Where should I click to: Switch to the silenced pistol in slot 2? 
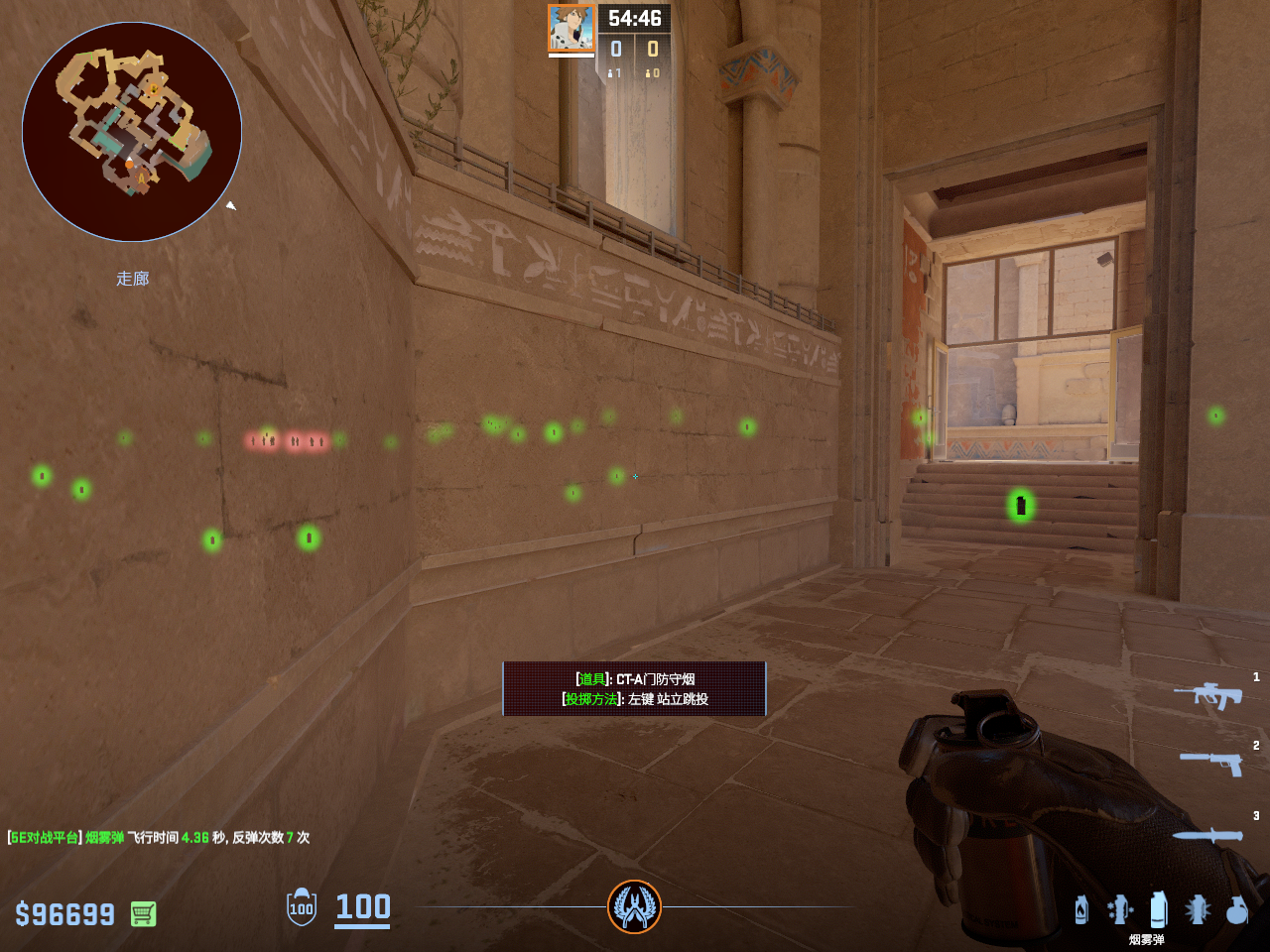tap(1211, 762)
